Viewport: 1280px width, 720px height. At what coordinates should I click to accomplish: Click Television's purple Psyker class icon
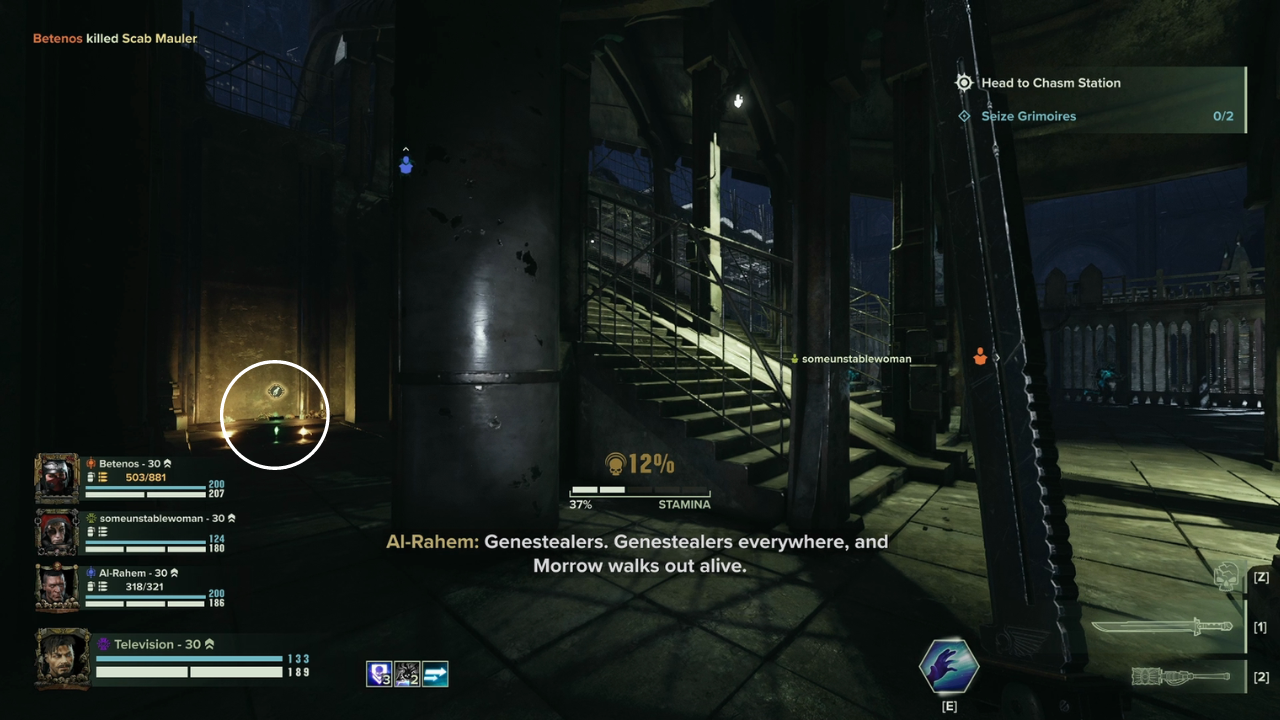pos(105,644)
